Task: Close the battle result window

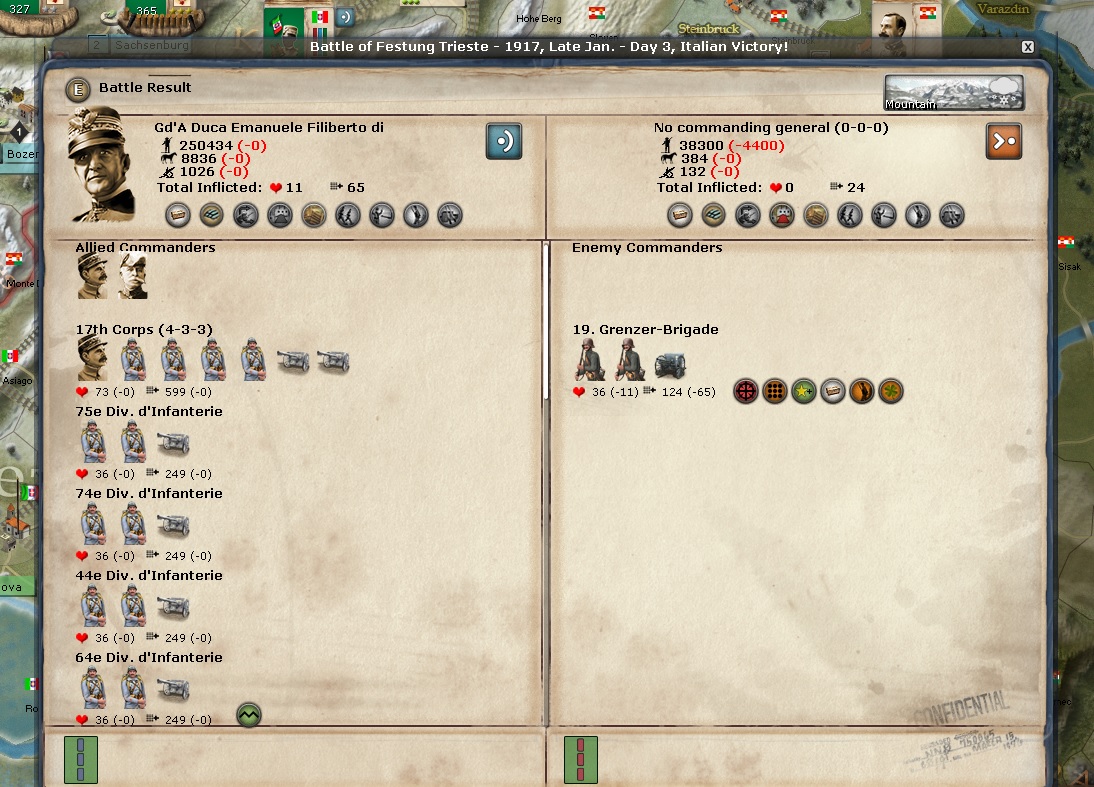Action: tap(1027, 47)
